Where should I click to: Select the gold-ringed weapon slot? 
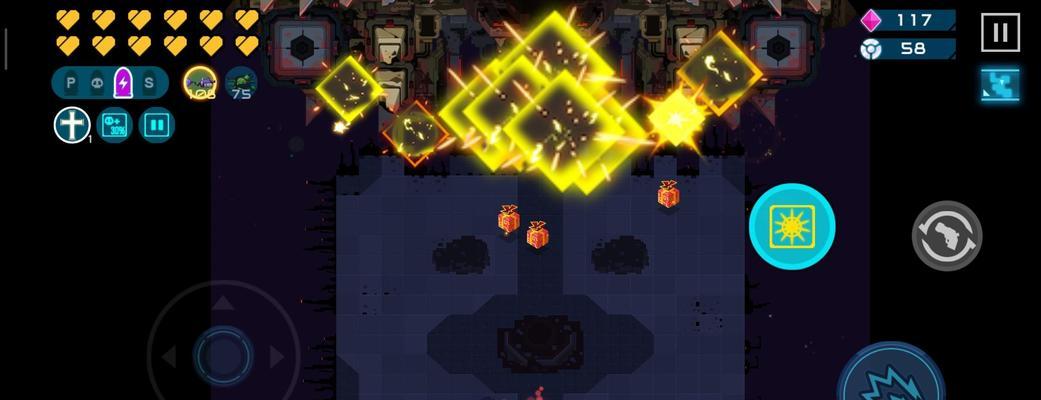click(x=200, y=83)
